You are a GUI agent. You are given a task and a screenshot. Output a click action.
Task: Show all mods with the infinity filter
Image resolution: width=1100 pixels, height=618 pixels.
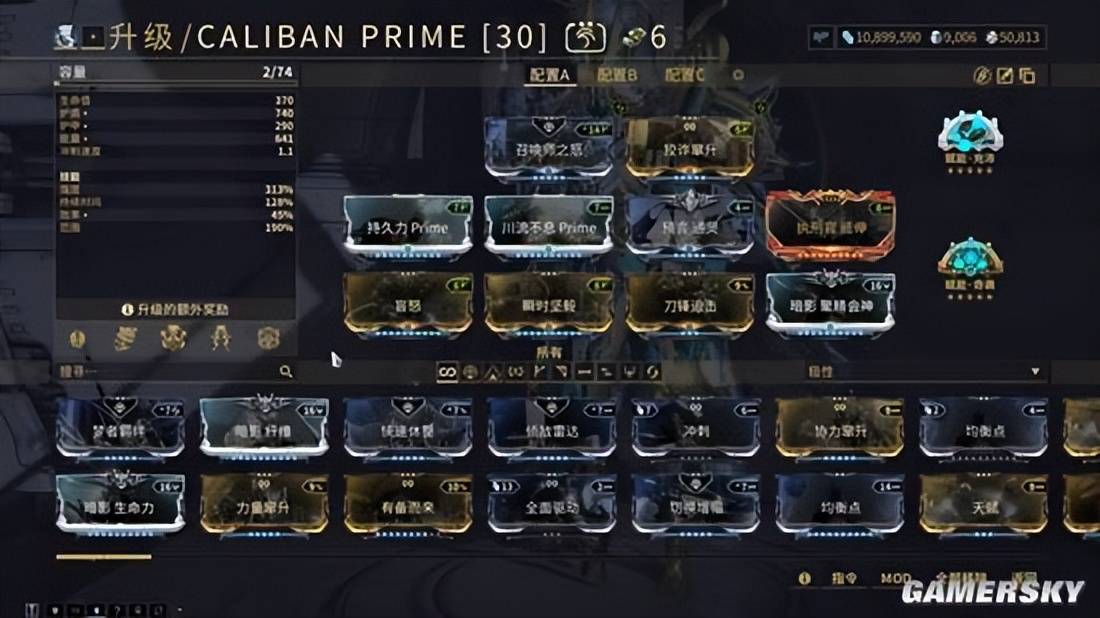tap(449, 372)
